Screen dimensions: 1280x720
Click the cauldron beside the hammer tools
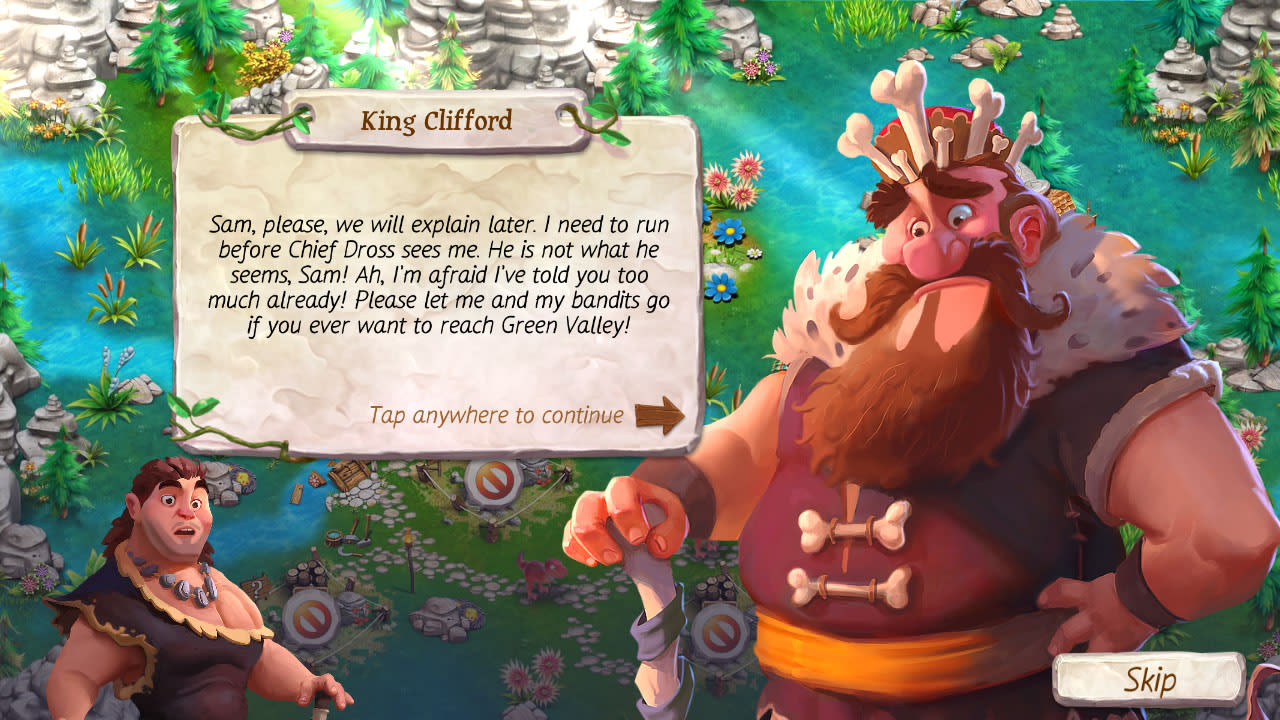[334, 535]
